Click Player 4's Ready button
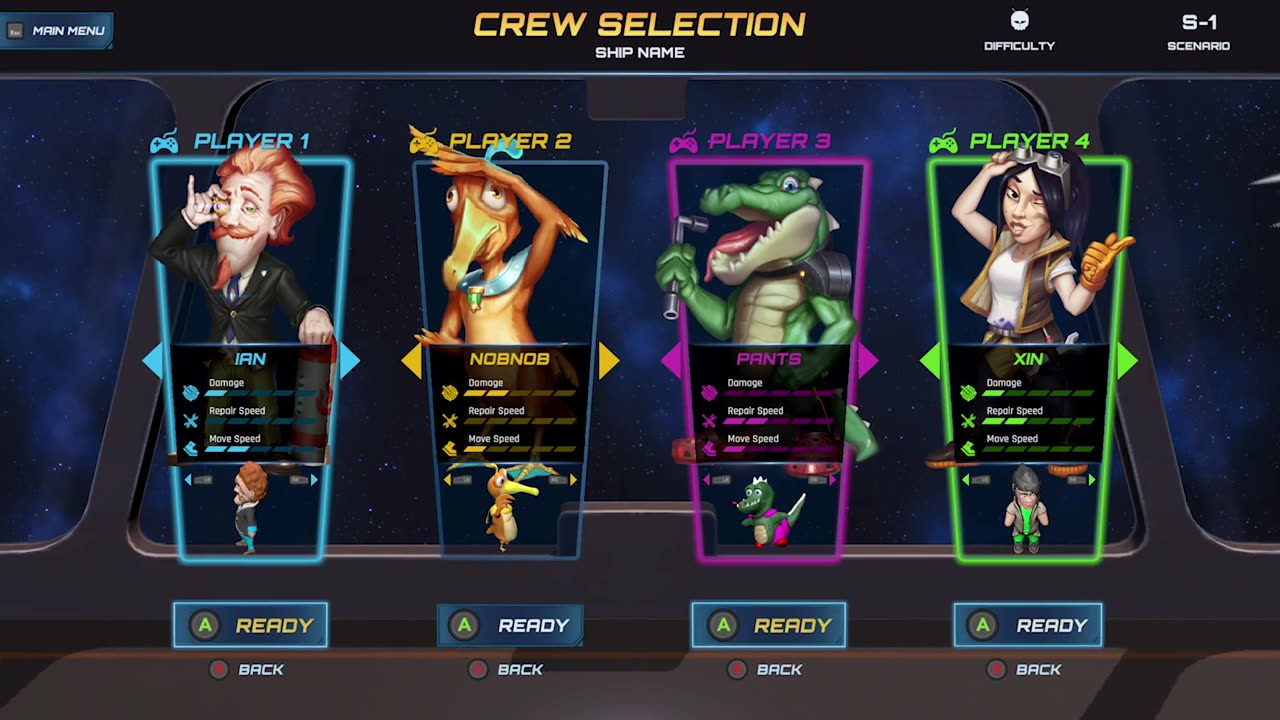Screen dimensions: 1280x720 click(1028, 625)
